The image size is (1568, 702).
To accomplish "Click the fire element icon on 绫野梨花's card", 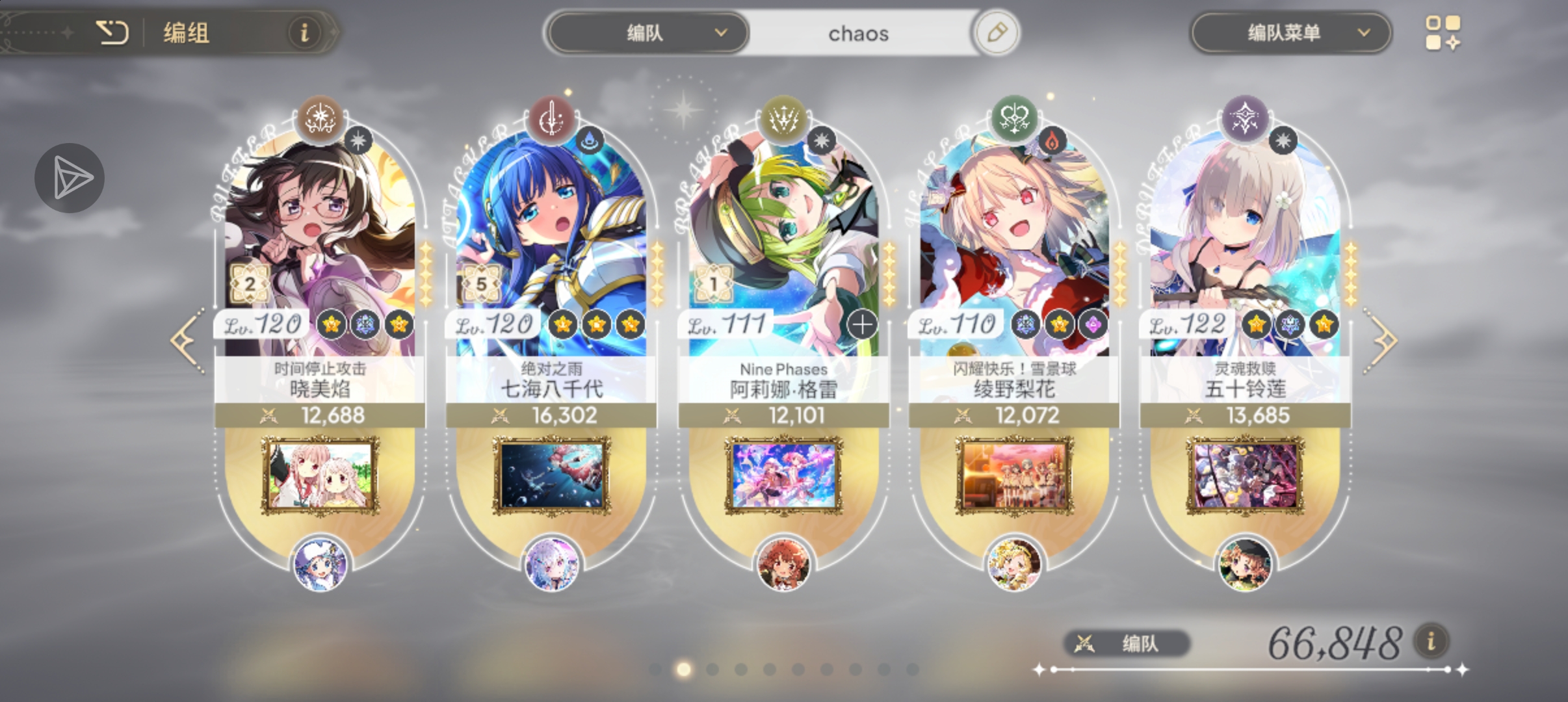I will coord(1053,141).
